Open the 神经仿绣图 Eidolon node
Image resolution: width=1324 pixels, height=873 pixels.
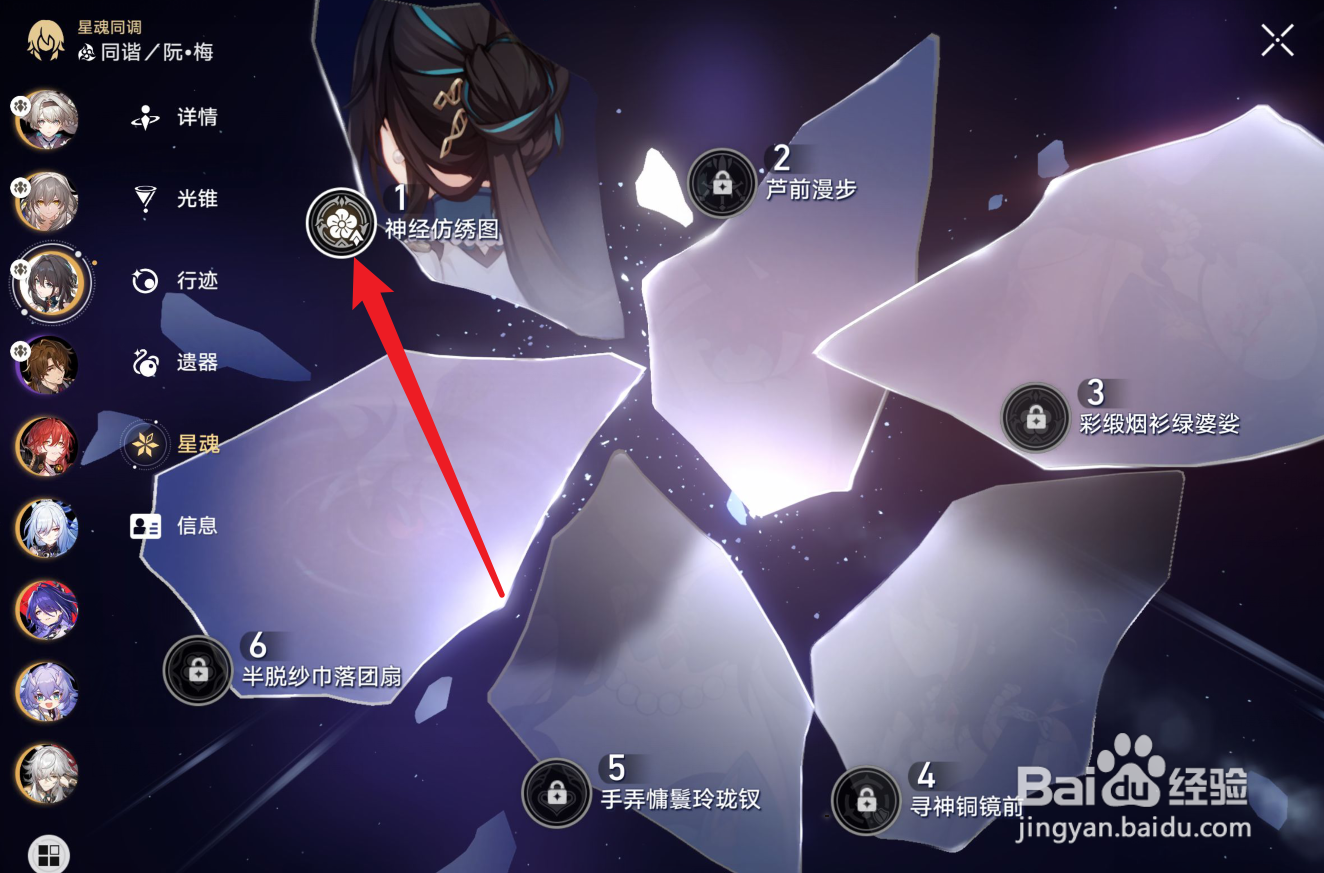click(x=340, y=224)
